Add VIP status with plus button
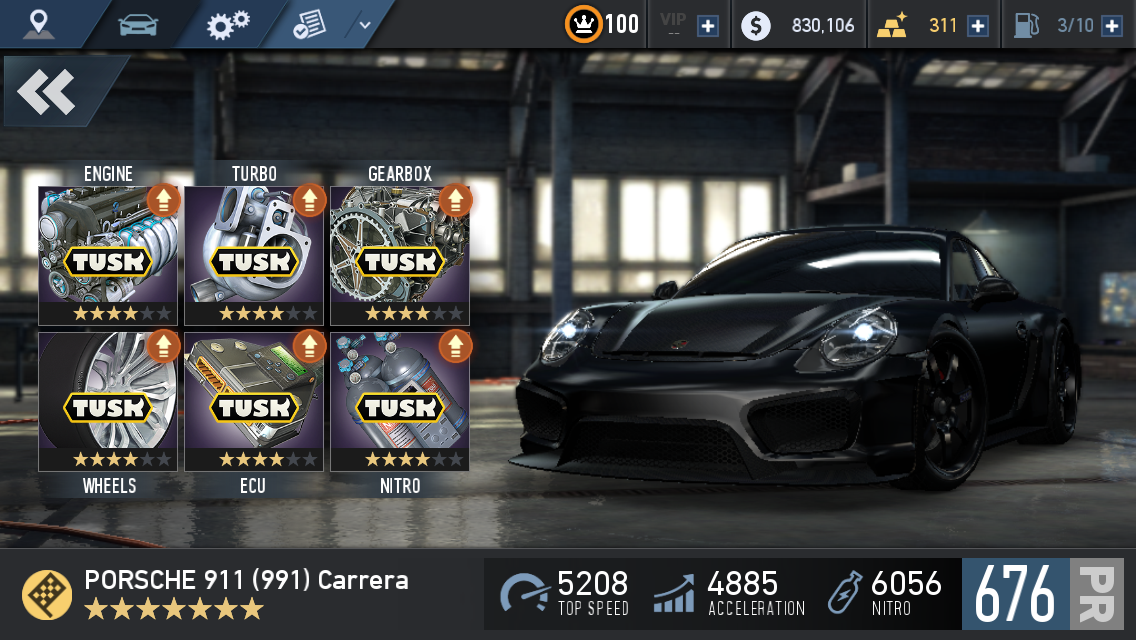 [708, 26]
